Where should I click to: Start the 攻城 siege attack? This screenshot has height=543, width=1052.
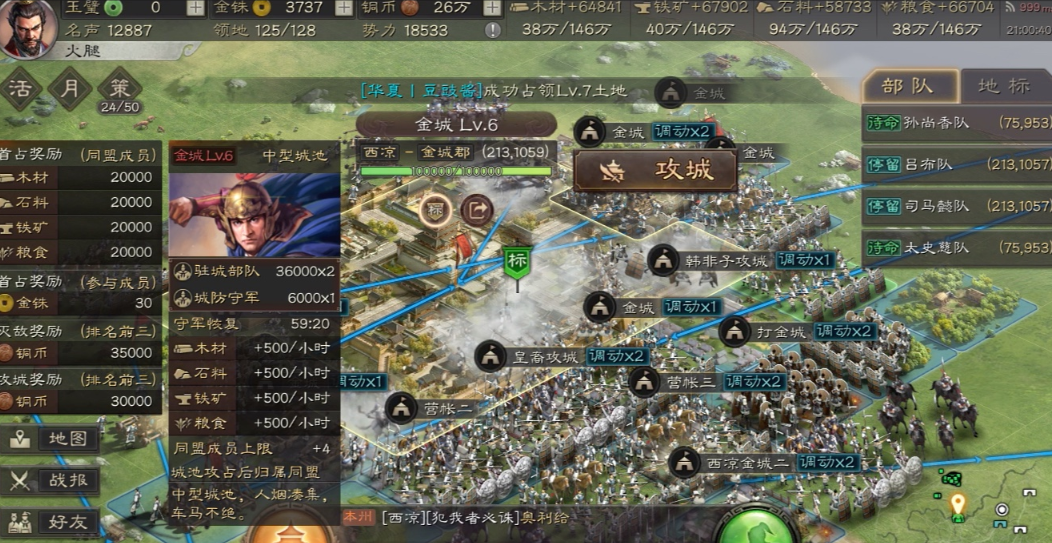(x=655, y=171)
